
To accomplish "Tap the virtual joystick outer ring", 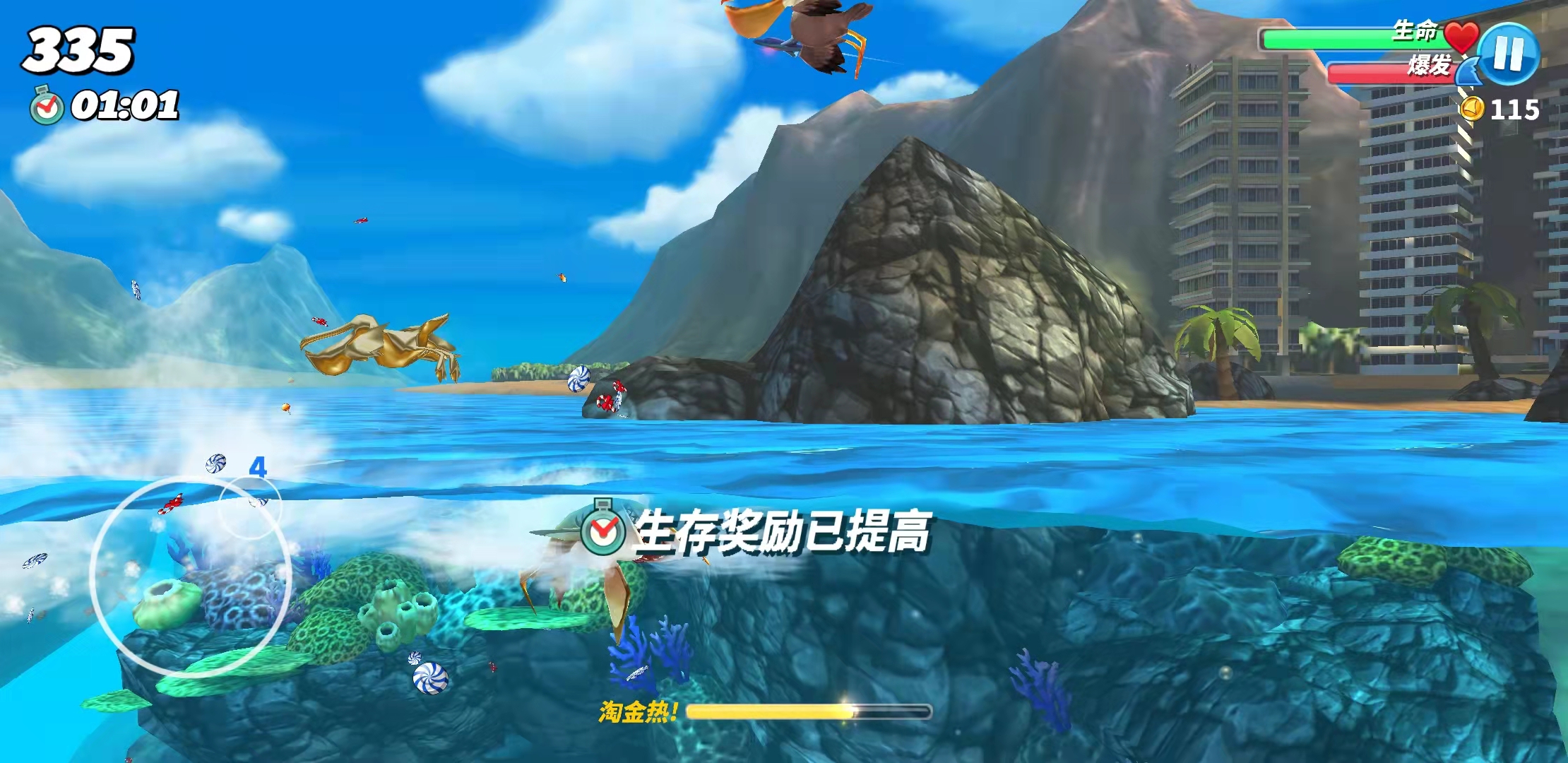I will [x=191, y=576].
